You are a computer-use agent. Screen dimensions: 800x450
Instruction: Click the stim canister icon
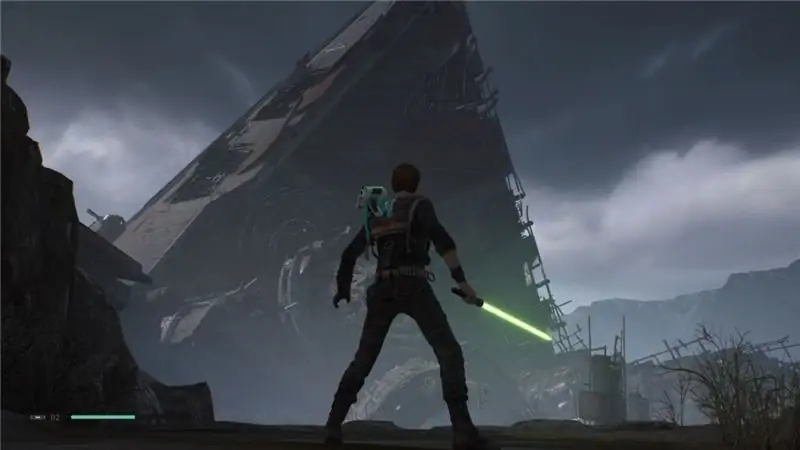(x=37, y=416)
